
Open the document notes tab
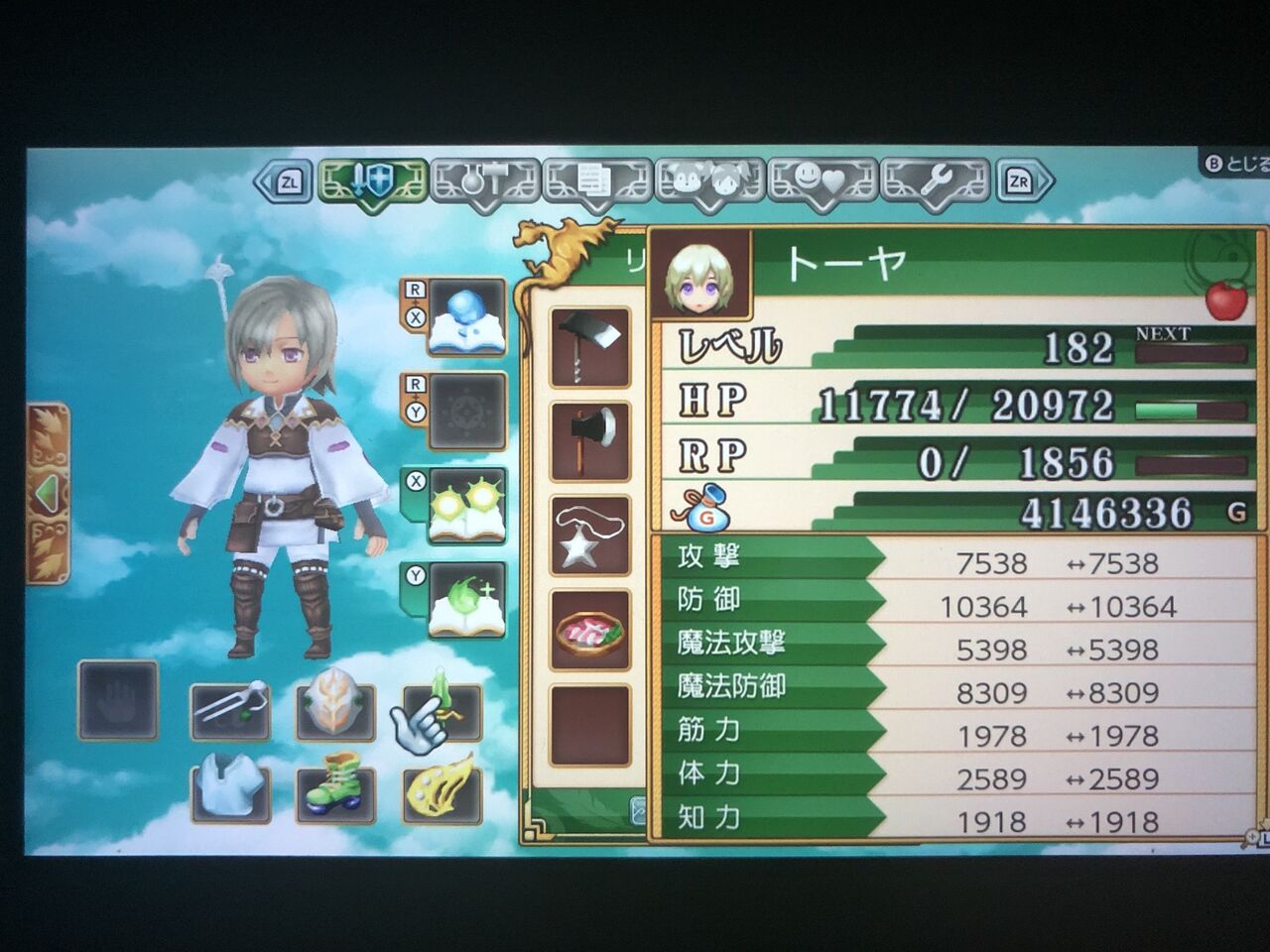(x=596, y=181)
